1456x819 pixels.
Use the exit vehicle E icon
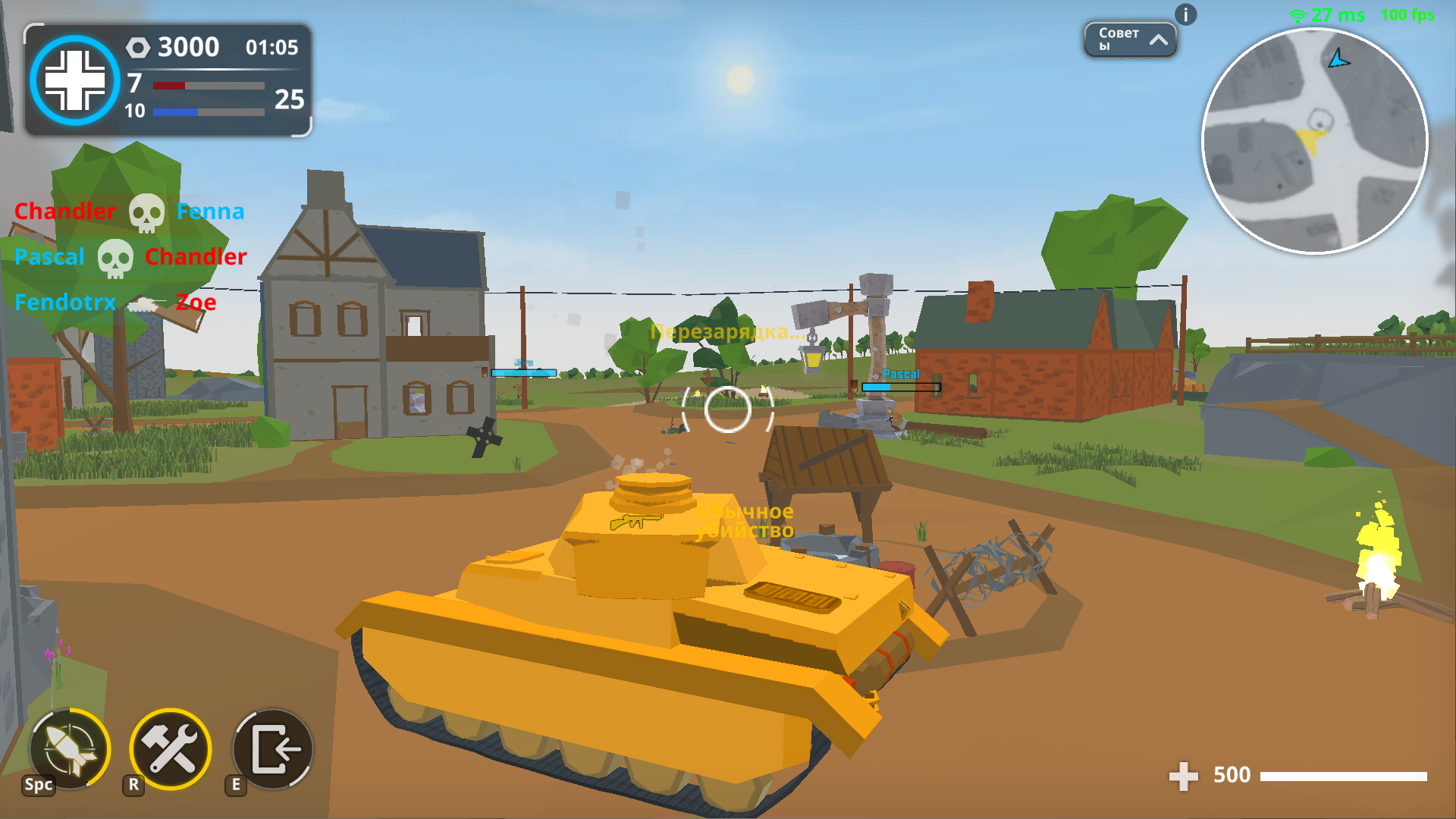(271, 749)
